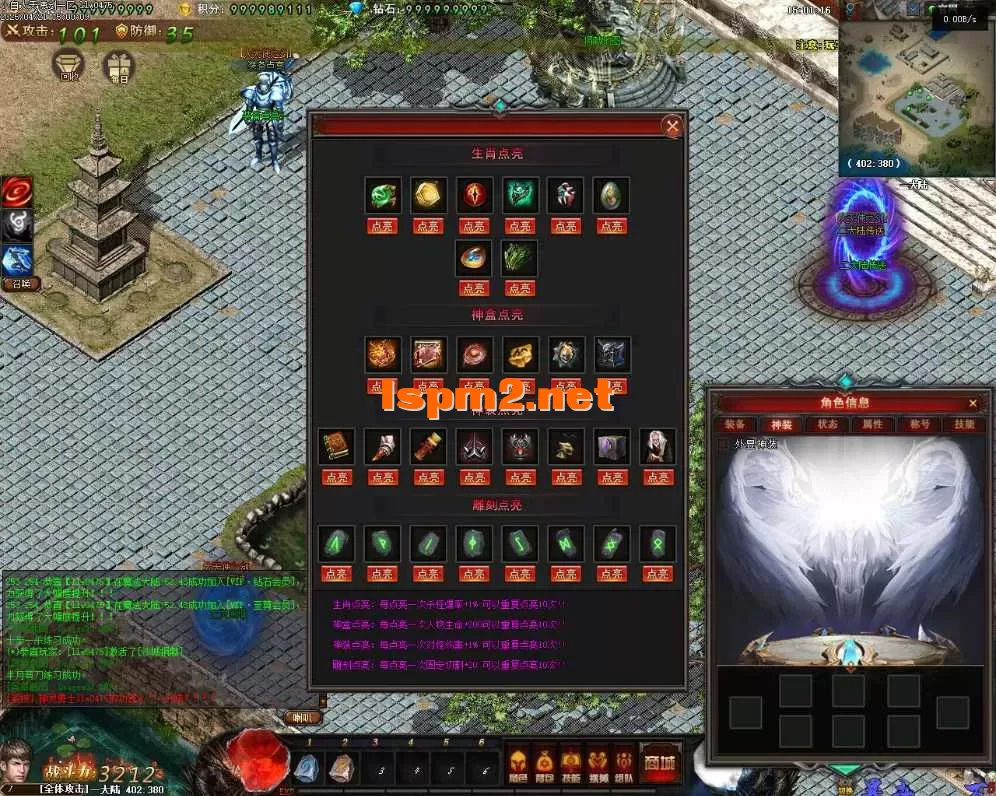Viewport: 996px width, 796px height.
Task: Activate the blue dragon skill icon
Action: click(17, 260)
